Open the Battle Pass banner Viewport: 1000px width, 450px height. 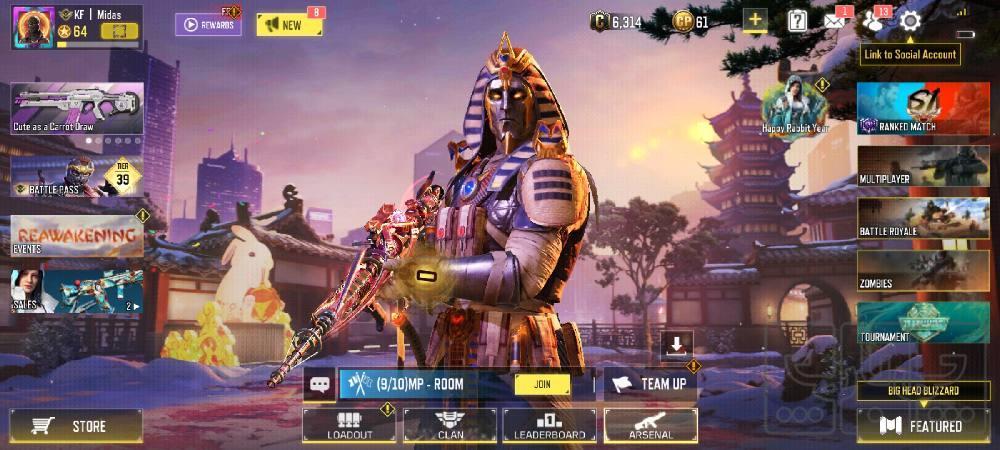point(77,176)
